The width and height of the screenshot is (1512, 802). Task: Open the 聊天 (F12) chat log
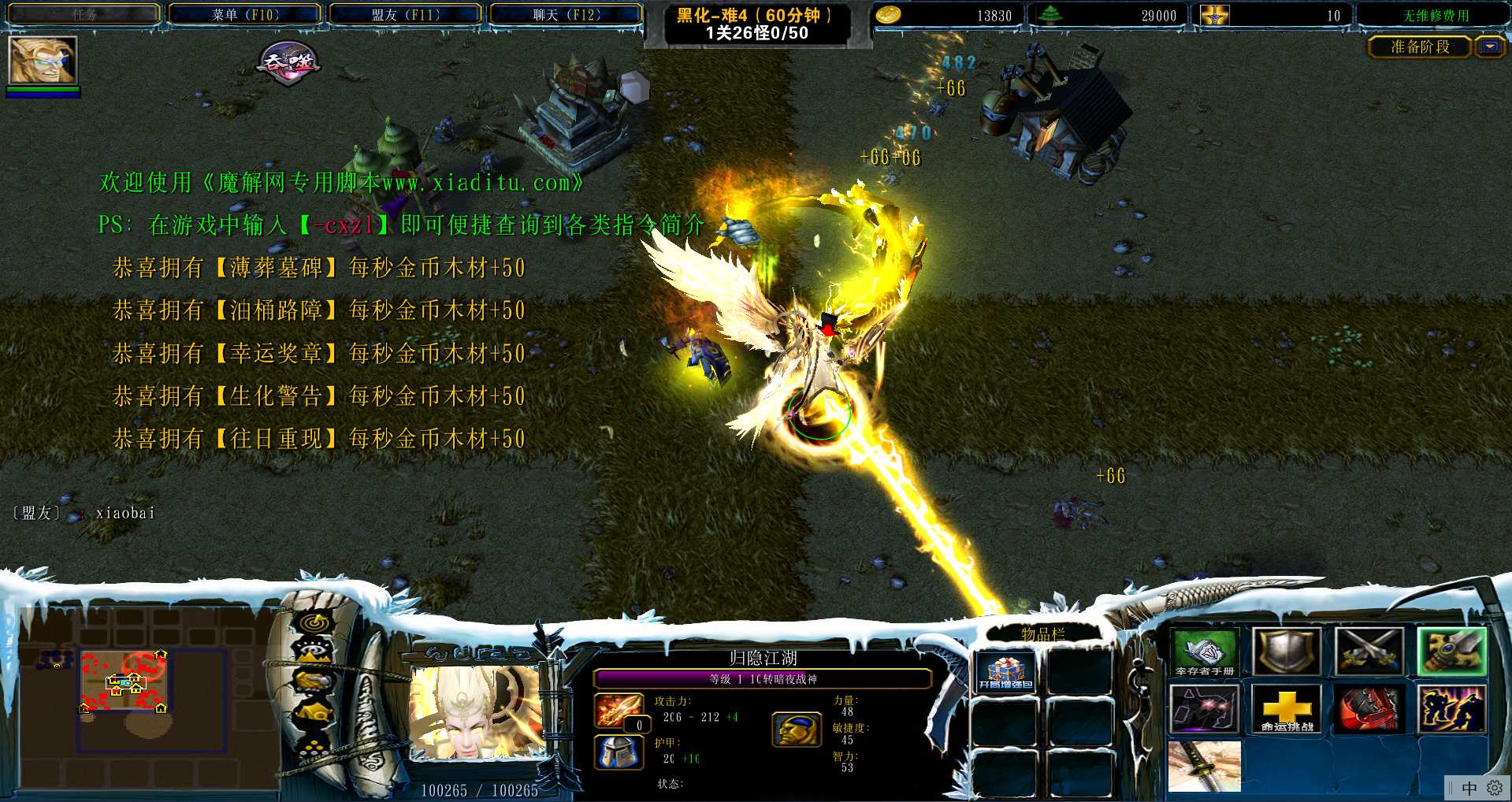click(x=567, y=15)
